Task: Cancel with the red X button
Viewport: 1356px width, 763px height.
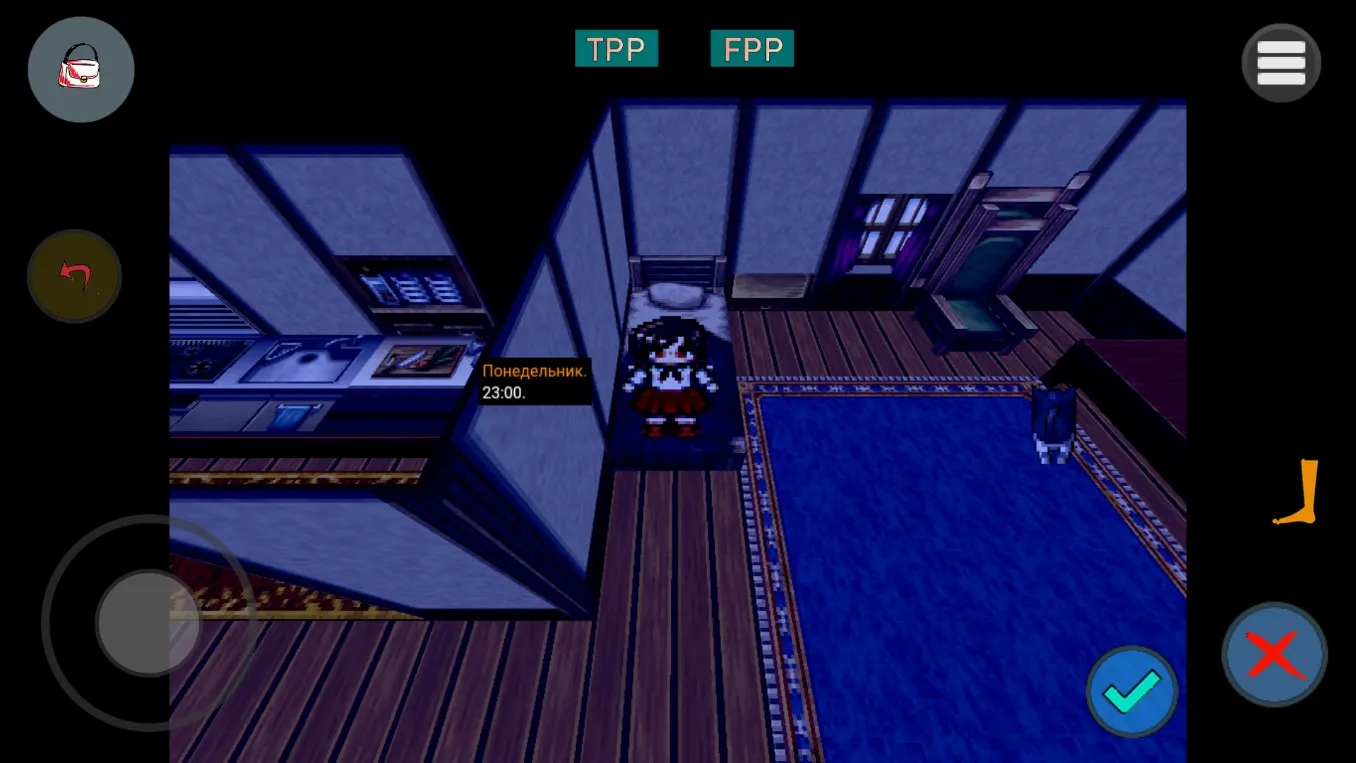Action: (x=1274, y=654)
